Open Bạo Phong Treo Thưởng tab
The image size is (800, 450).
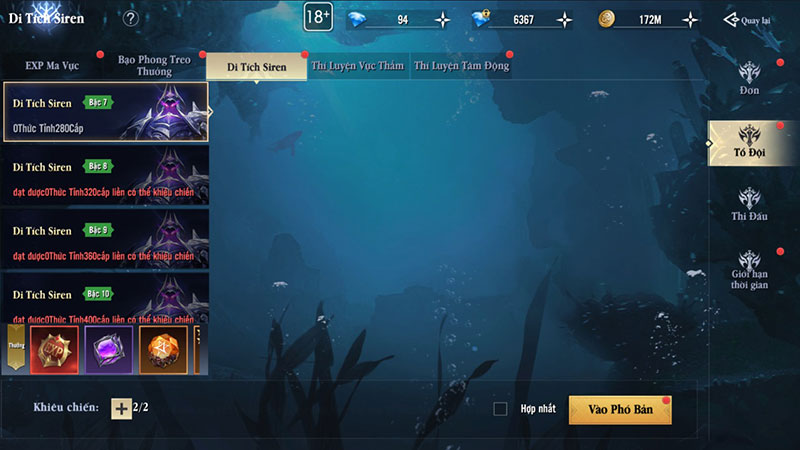click(154, 66)
